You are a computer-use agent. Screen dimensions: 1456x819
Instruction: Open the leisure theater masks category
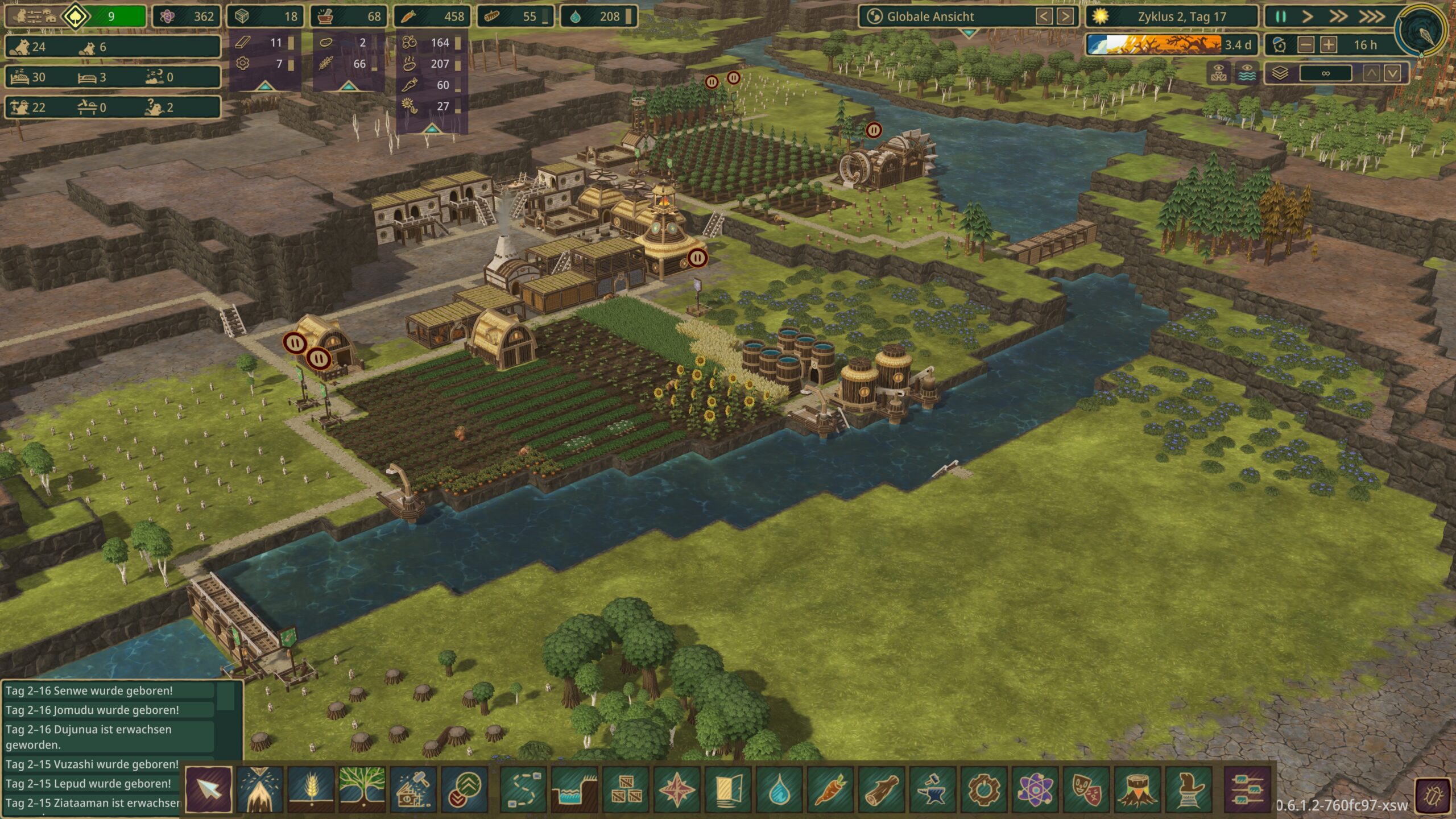pos(1086,789)
